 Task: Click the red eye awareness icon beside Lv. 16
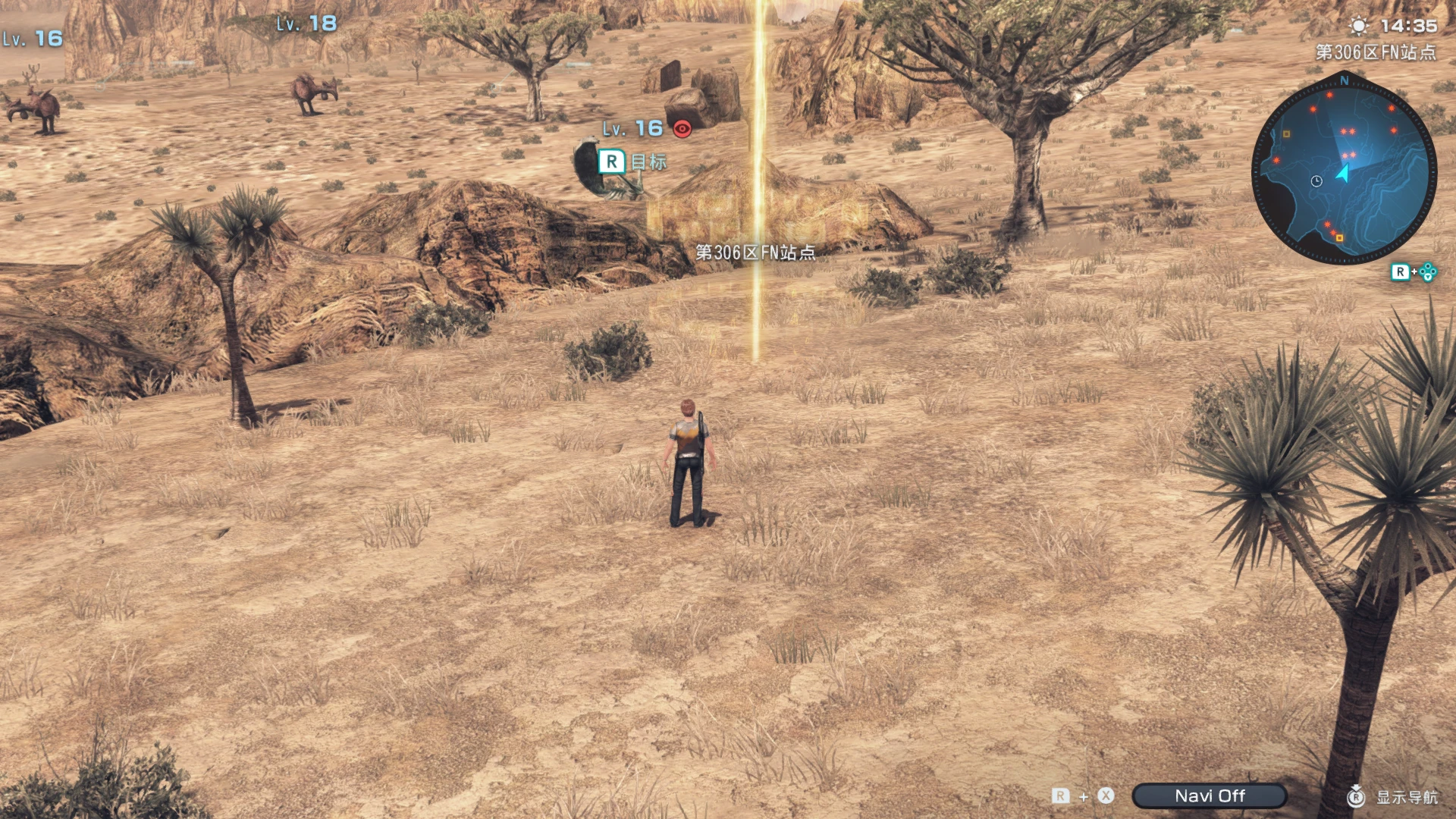tap(683, 127)
